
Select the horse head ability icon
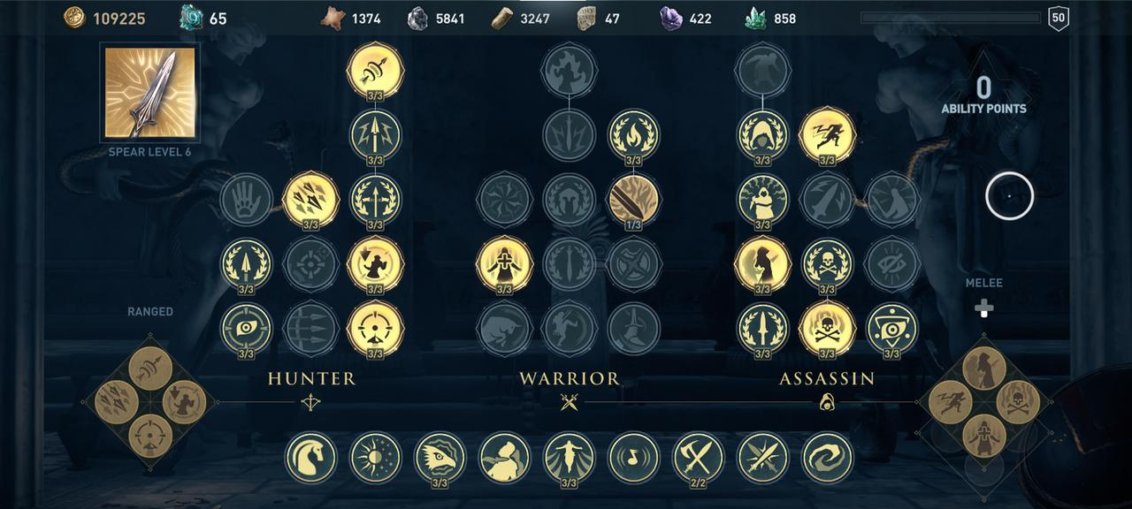(x=311, y=458)
